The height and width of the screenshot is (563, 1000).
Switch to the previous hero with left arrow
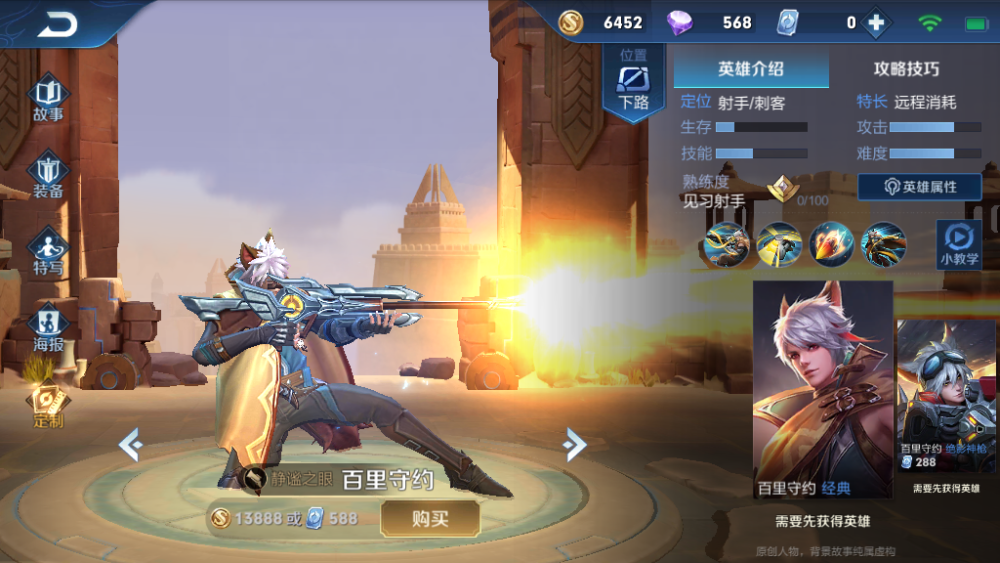point(130,443)
